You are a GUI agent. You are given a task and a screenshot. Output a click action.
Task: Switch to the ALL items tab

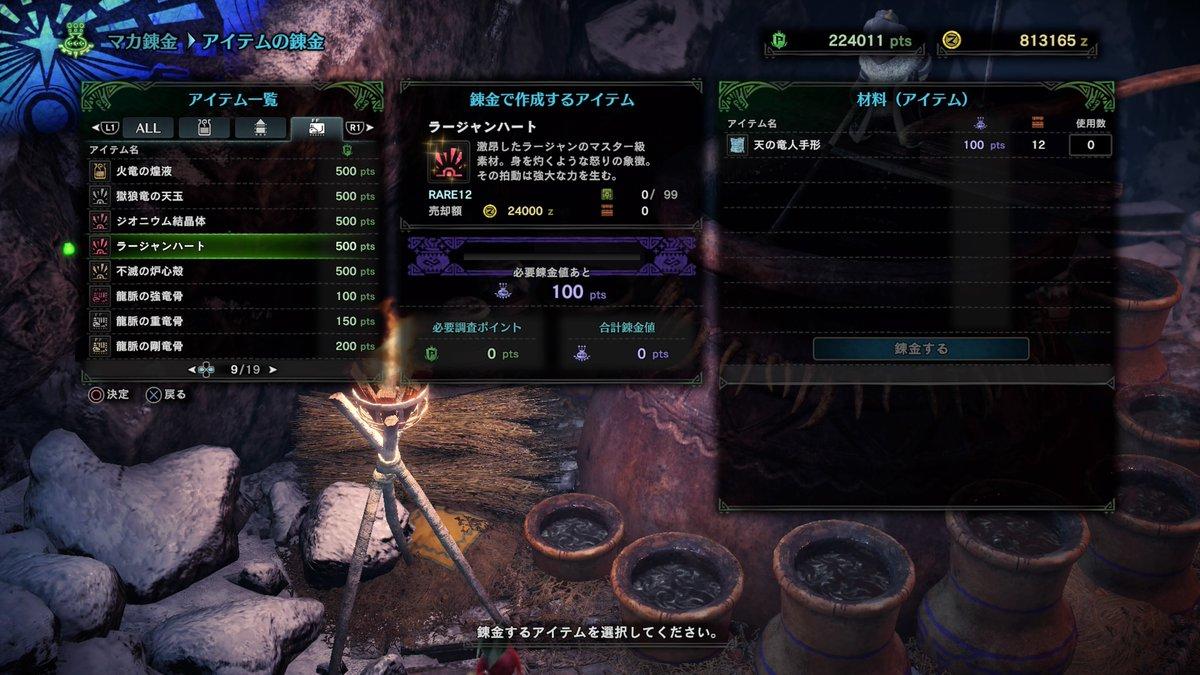(148, 128)
